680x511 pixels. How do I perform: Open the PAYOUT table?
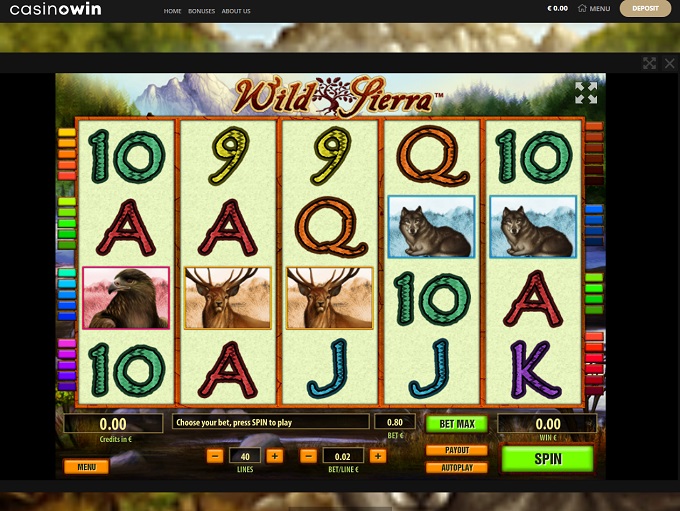[456, 450]
